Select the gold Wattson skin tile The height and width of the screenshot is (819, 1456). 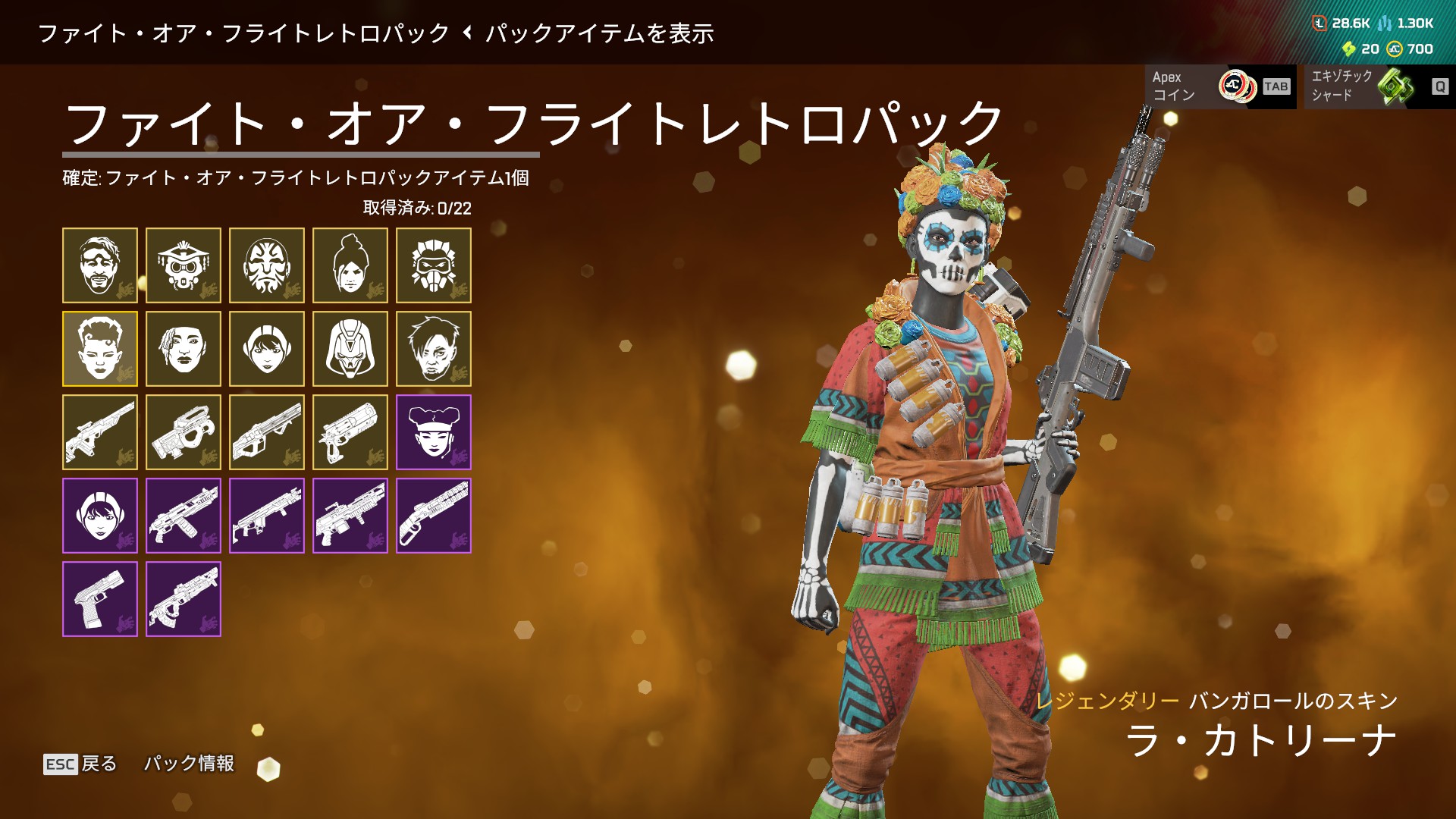(x=267, y=349)
